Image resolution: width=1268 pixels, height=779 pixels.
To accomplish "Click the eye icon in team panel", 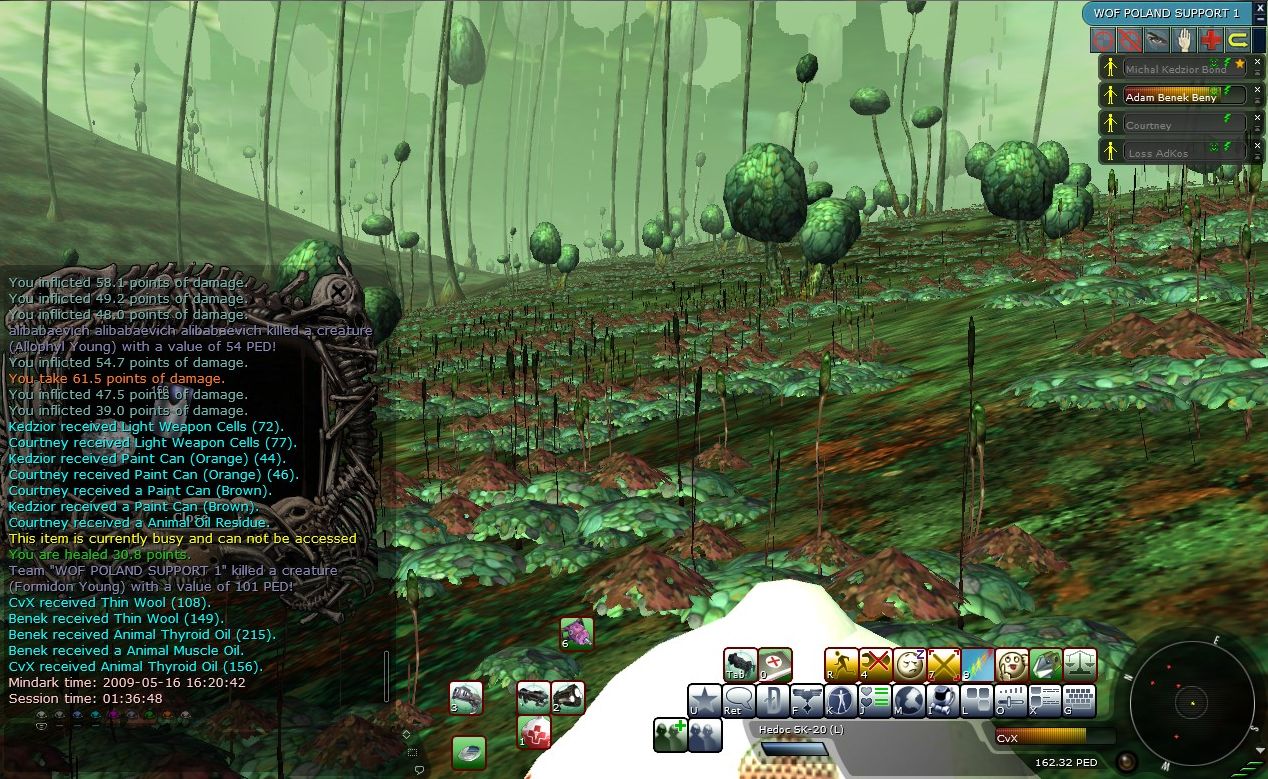I will coord(1157,40).
